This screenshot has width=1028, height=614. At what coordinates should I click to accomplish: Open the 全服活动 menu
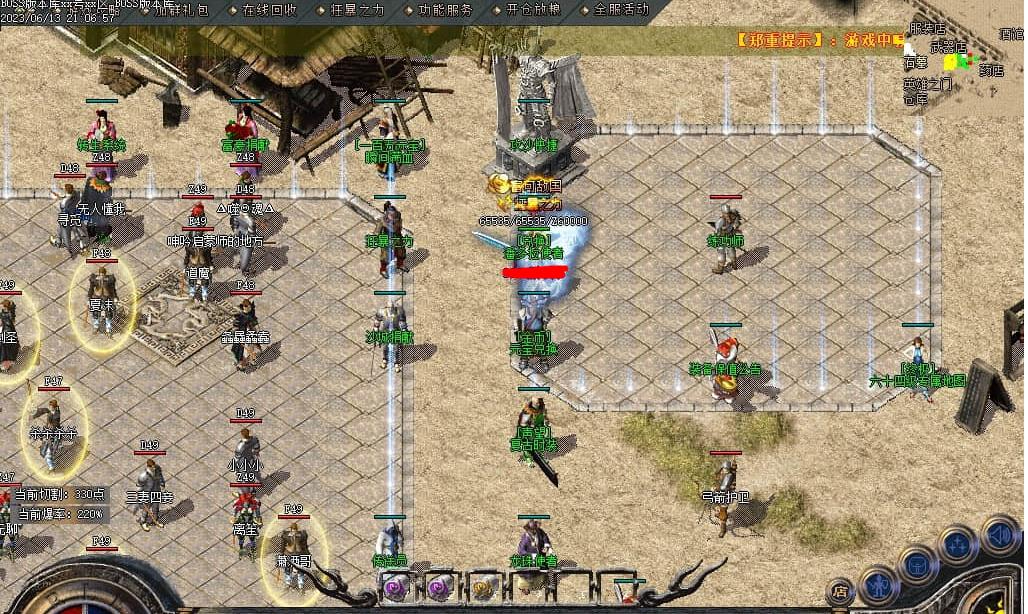620,9
